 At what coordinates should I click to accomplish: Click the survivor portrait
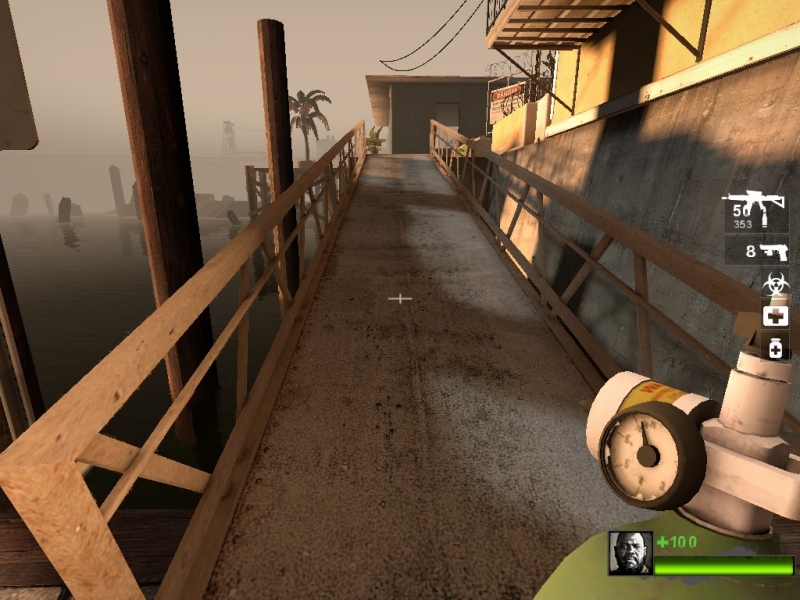[630, 553]
